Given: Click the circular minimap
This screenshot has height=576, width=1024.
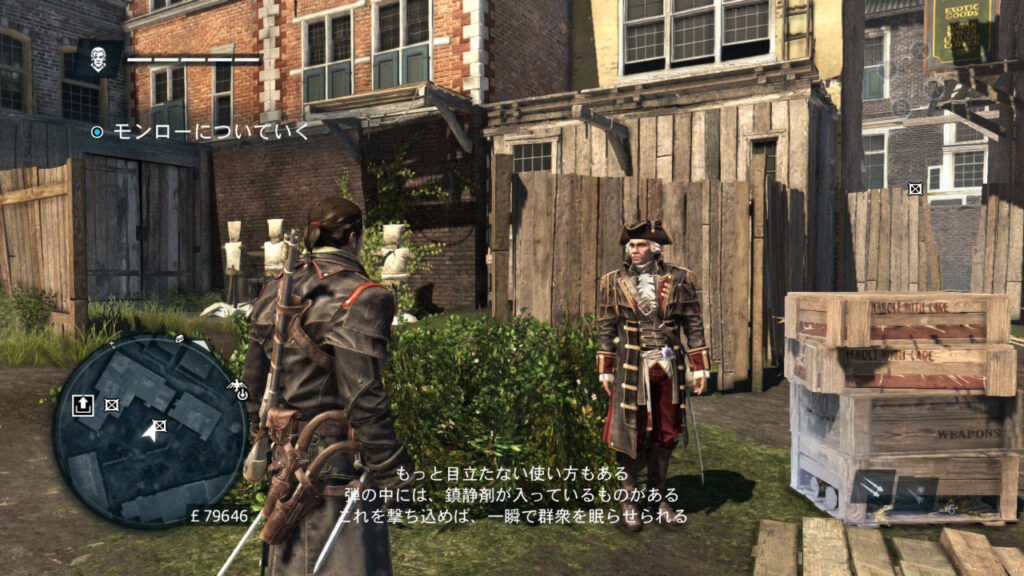Looking at the screenshot, I should [x=150, y=430].
